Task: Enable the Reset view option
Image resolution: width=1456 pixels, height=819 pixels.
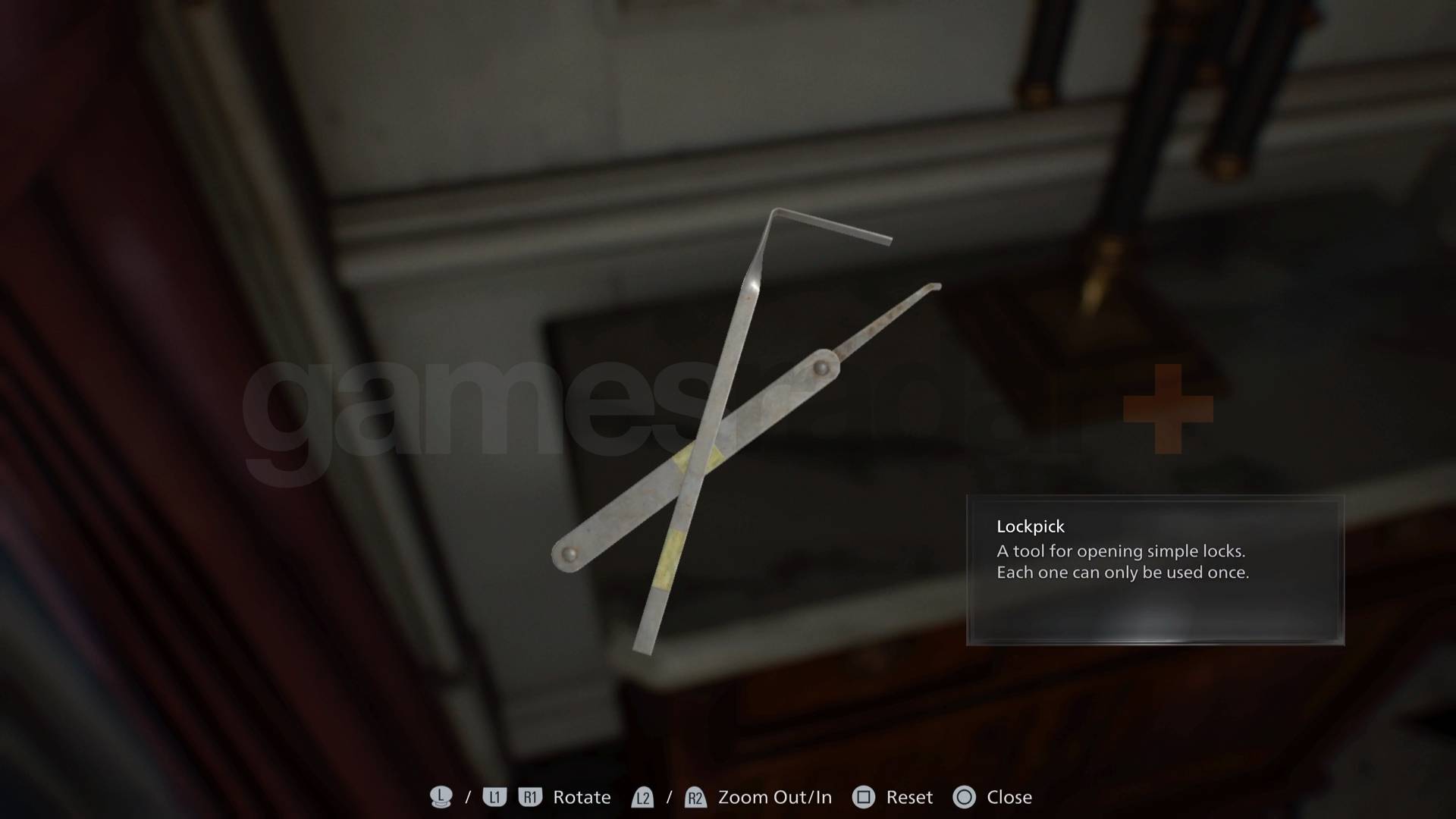Action: coord(910,797)
